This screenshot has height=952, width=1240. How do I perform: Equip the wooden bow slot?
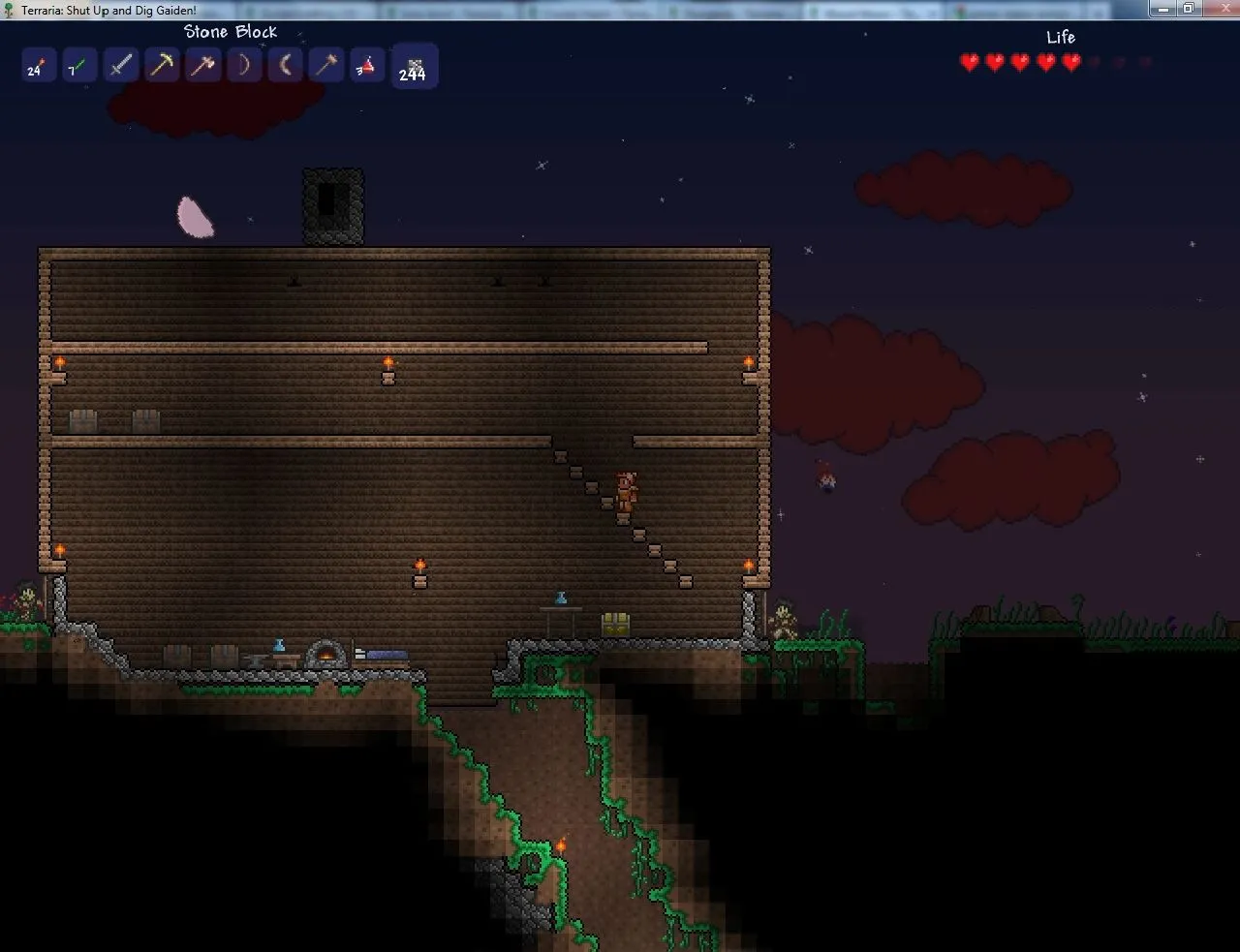244,67
